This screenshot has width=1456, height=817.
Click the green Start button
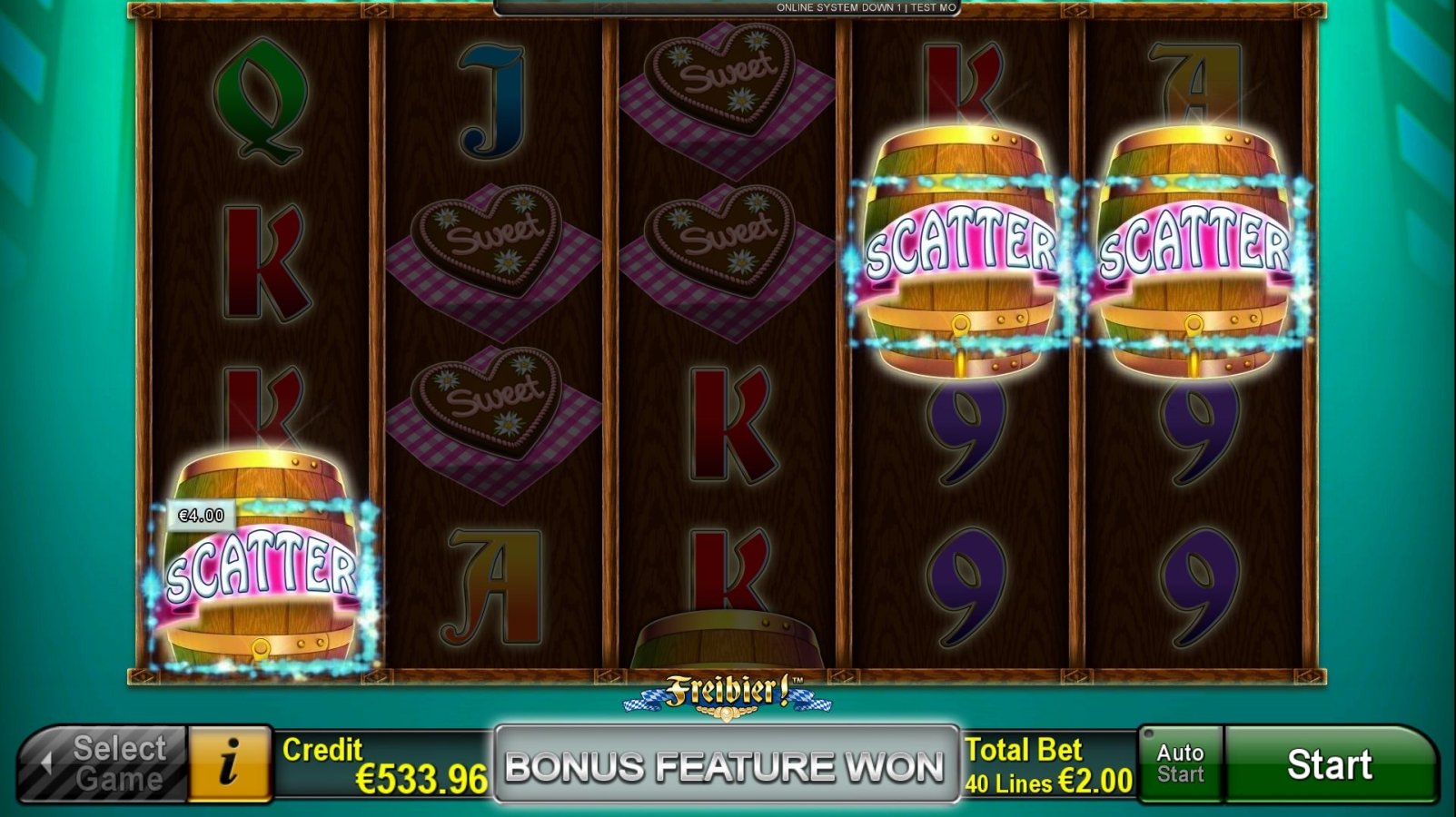click(1329, 764)
